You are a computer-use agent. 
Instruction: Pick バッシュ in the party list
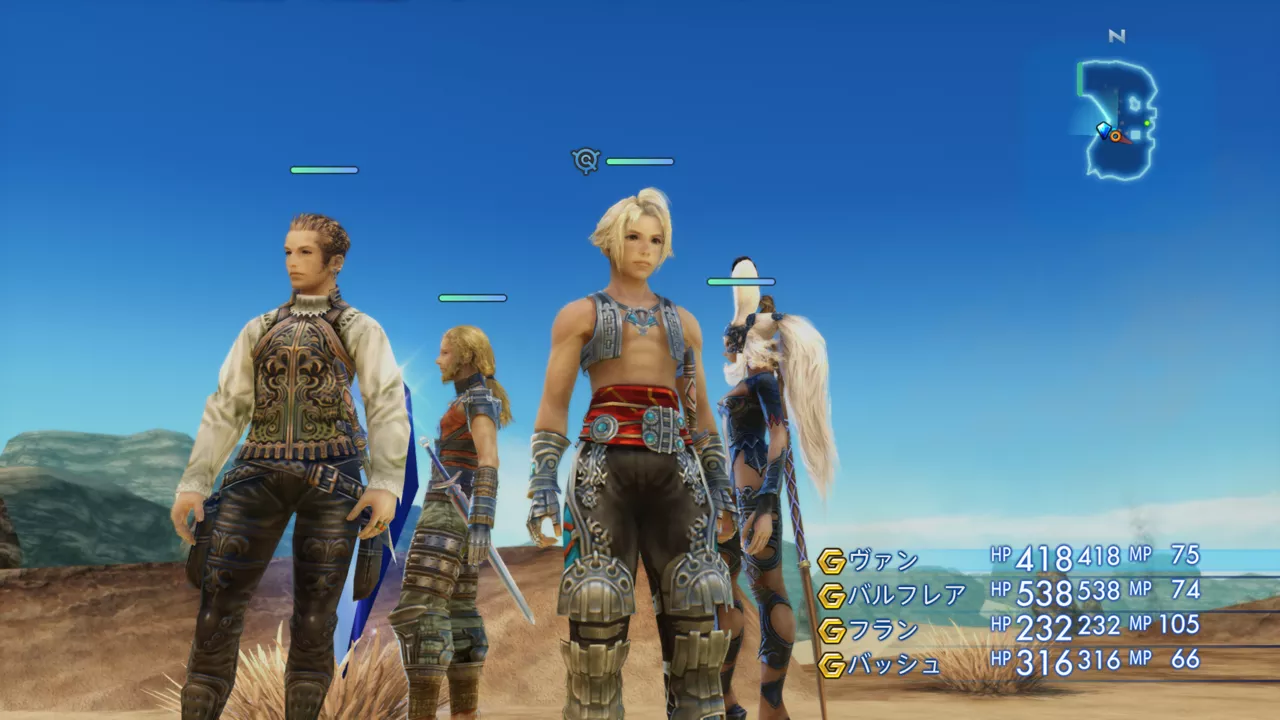[895, 664]
